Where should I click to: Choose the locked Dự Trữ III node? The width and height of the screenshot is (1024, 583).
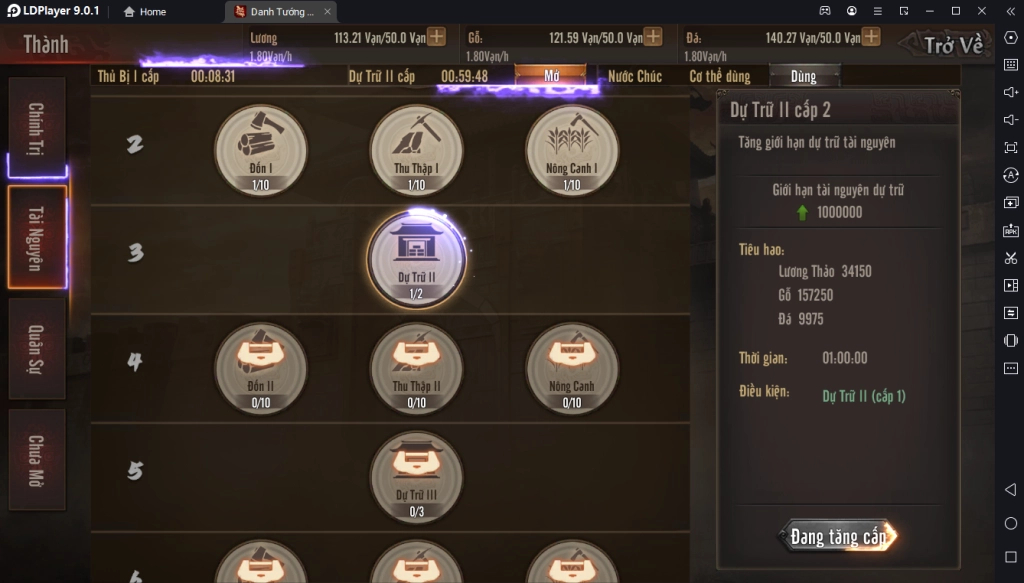click(416, 477)
